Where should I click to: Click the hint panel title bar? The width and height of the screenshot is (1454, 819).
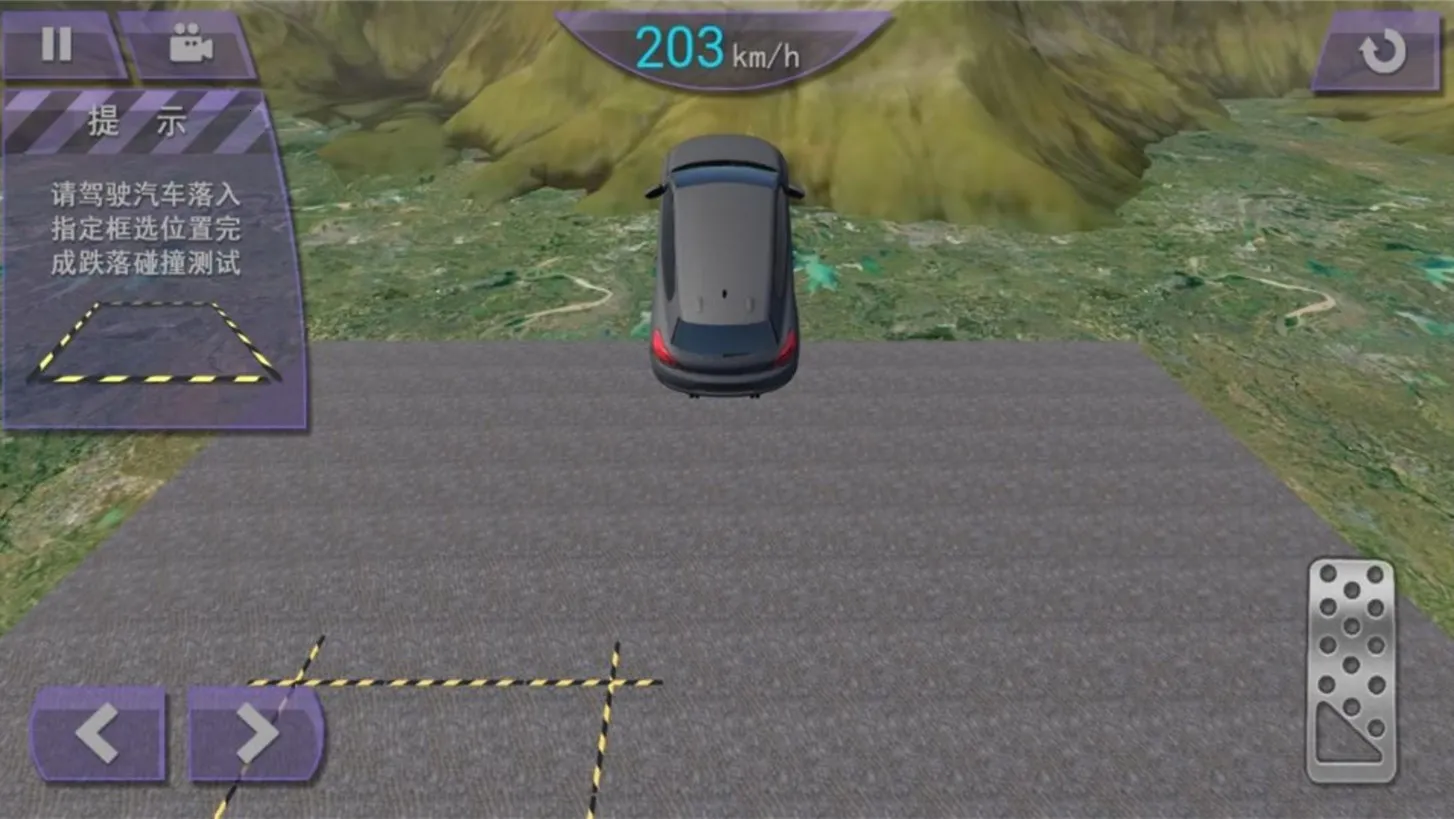pyautogui.click(x=140, y=122)
